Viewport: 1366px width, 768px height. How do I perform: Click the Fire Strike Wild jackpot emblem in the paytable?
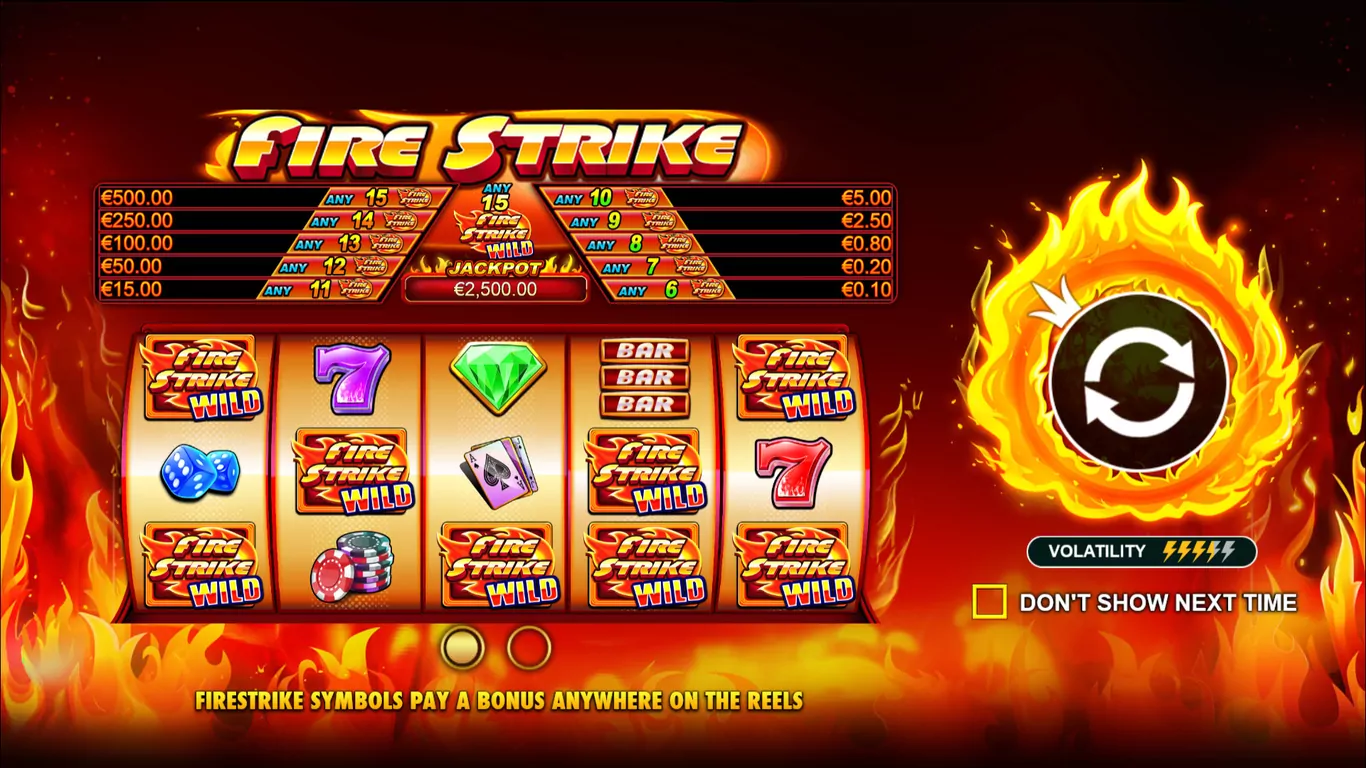pos(496,230)
